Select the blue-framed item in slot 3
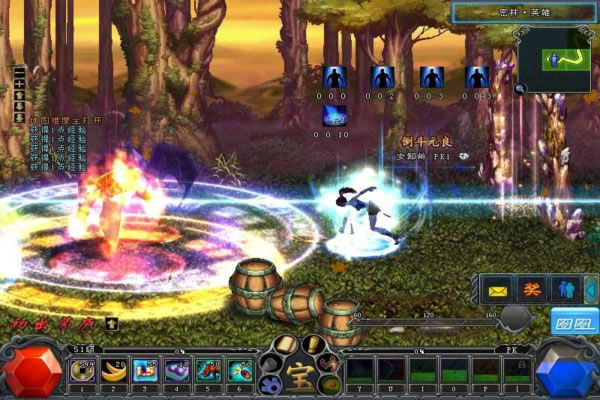The image size is (600, 400). pyautogui.click(x=146, y=372)
